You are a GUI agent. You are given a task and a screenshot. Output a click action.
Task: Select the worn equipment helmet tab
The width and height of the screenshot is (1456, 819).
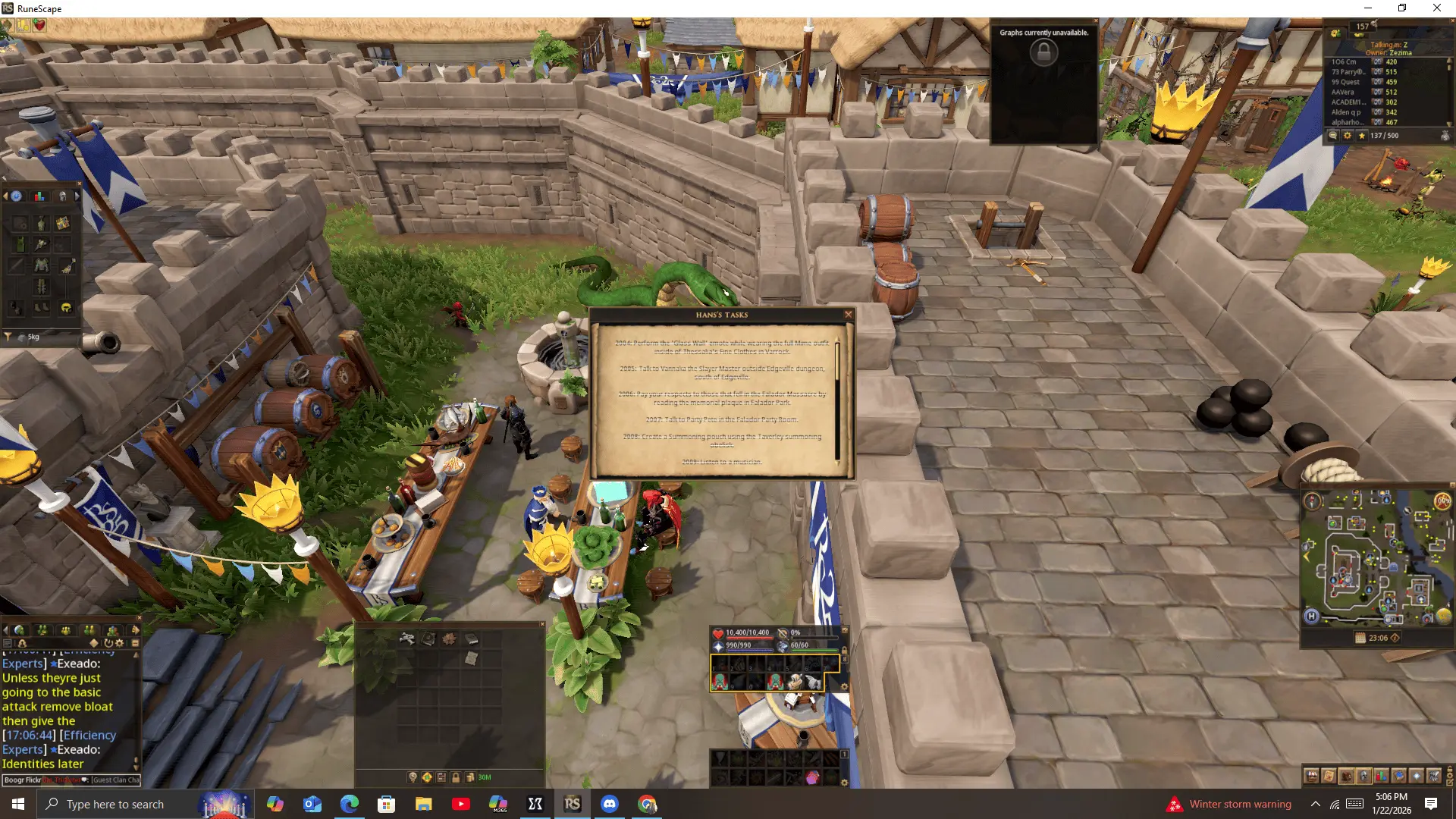[x=61, y=196]
